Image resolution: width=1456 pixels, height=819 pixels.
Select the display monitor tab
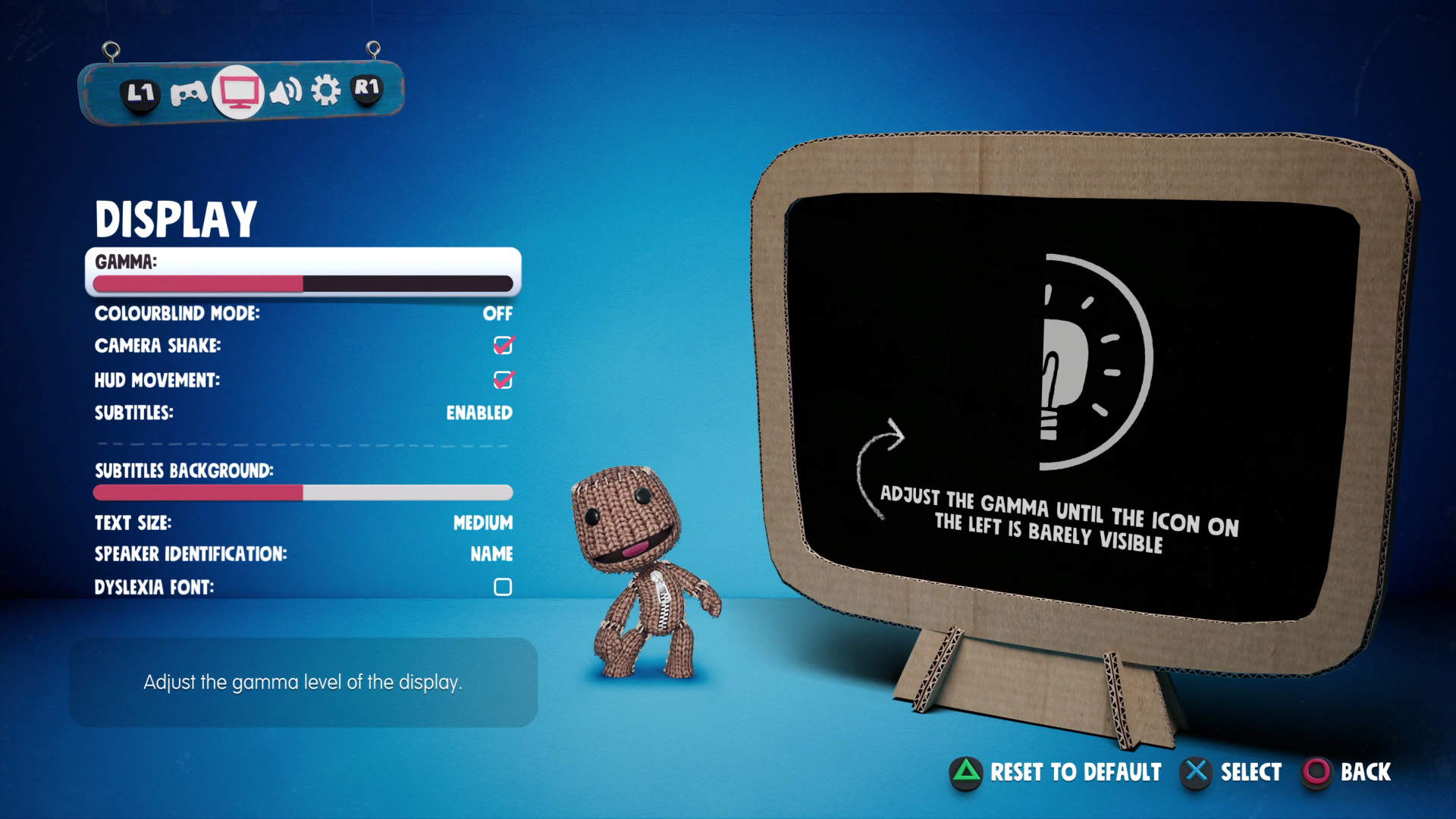pyautogui.click(x=239, y=92)
